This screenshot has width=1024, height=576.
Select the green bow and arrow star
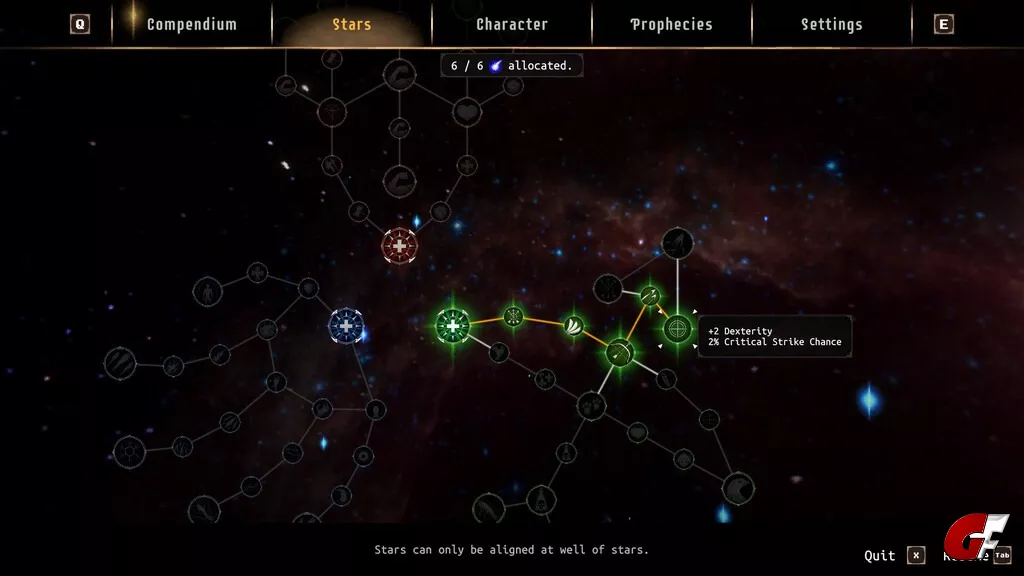point(620,352)
